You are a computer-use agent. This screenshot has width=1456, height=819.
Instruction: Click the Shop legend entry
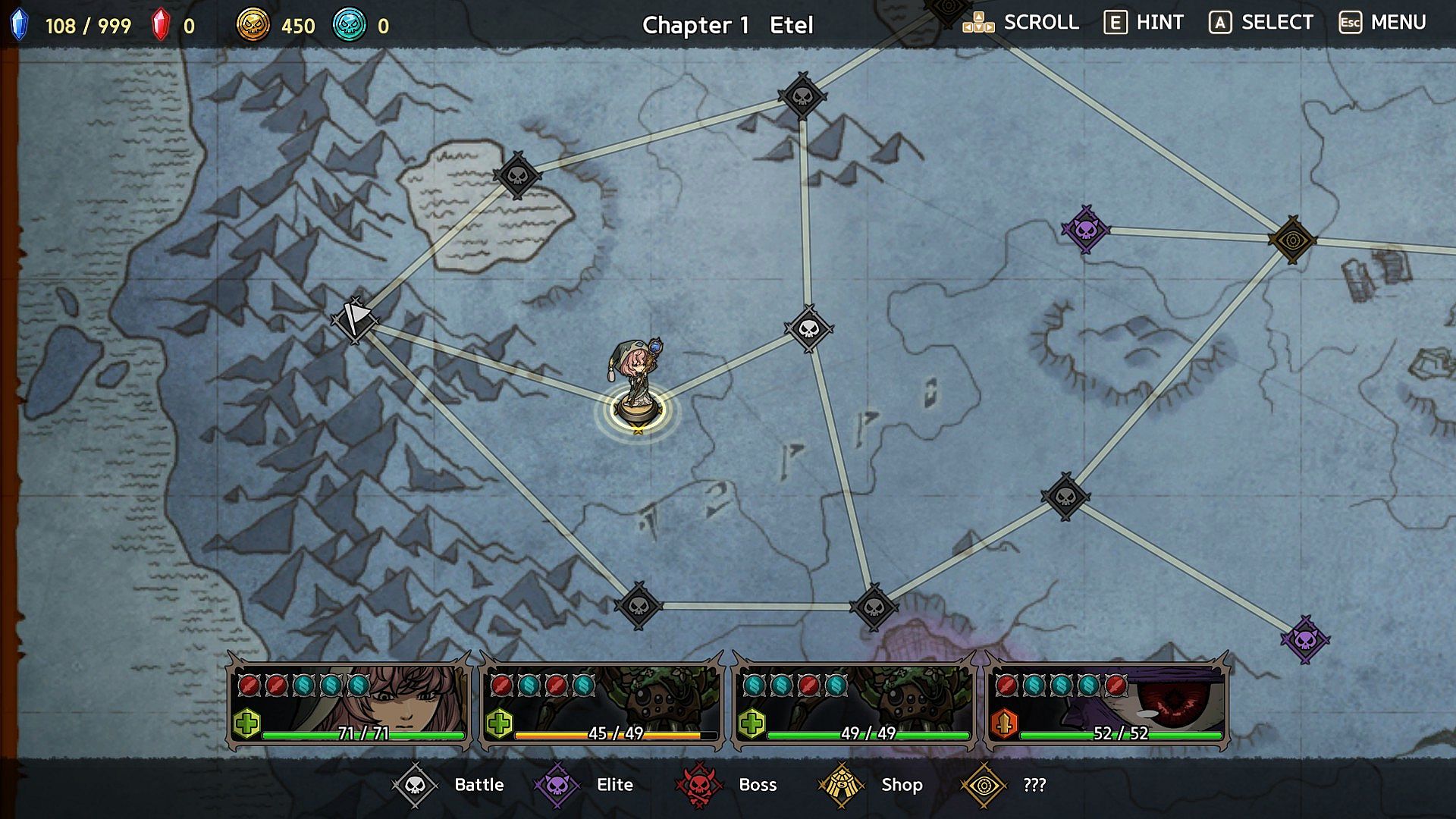pyautogui.click(x=871, y=785)
